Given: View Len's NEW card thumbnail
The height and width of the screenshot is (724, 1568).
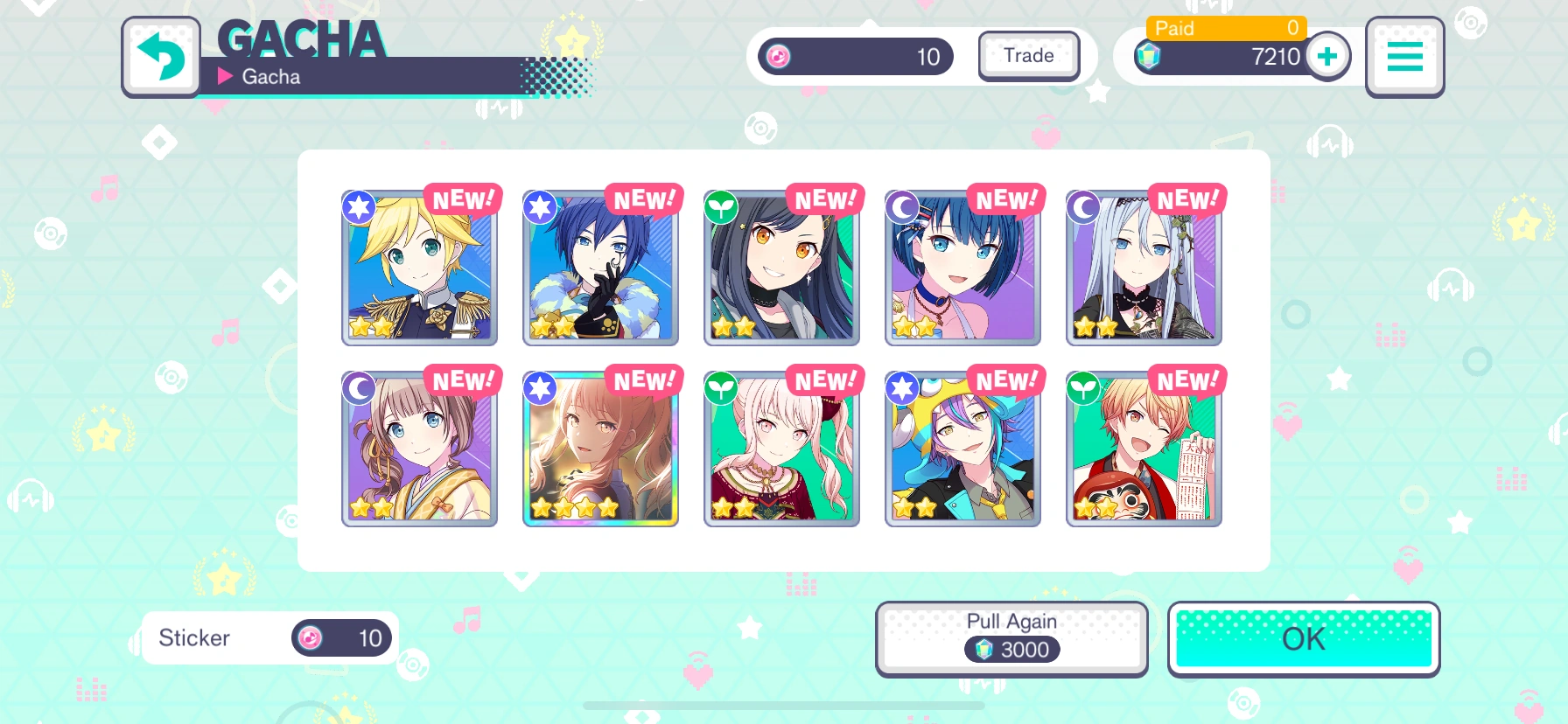Looking at the screenshot, I should tap(419, 267).
